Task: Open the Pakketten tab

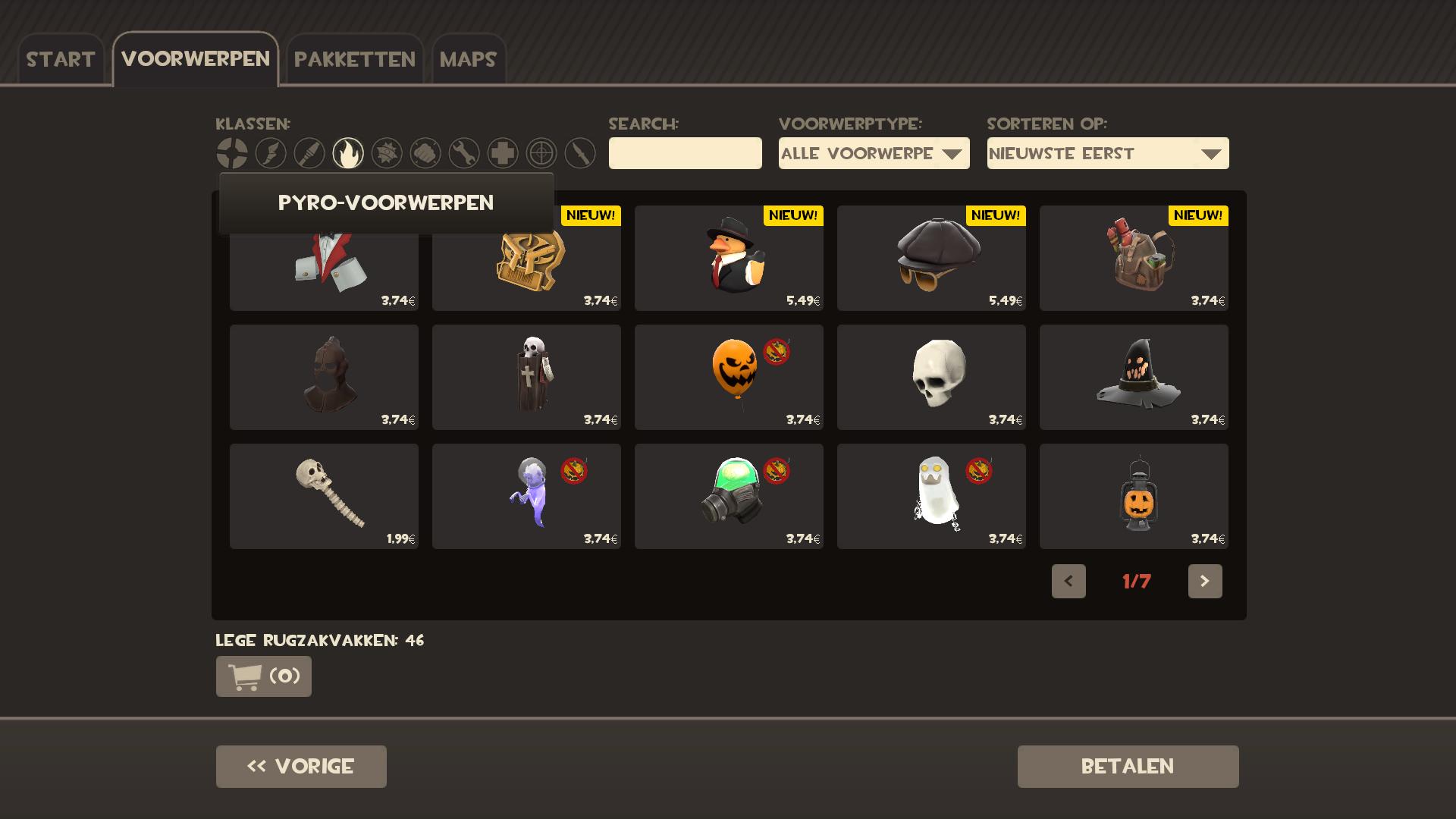Action: click(354, 59)
